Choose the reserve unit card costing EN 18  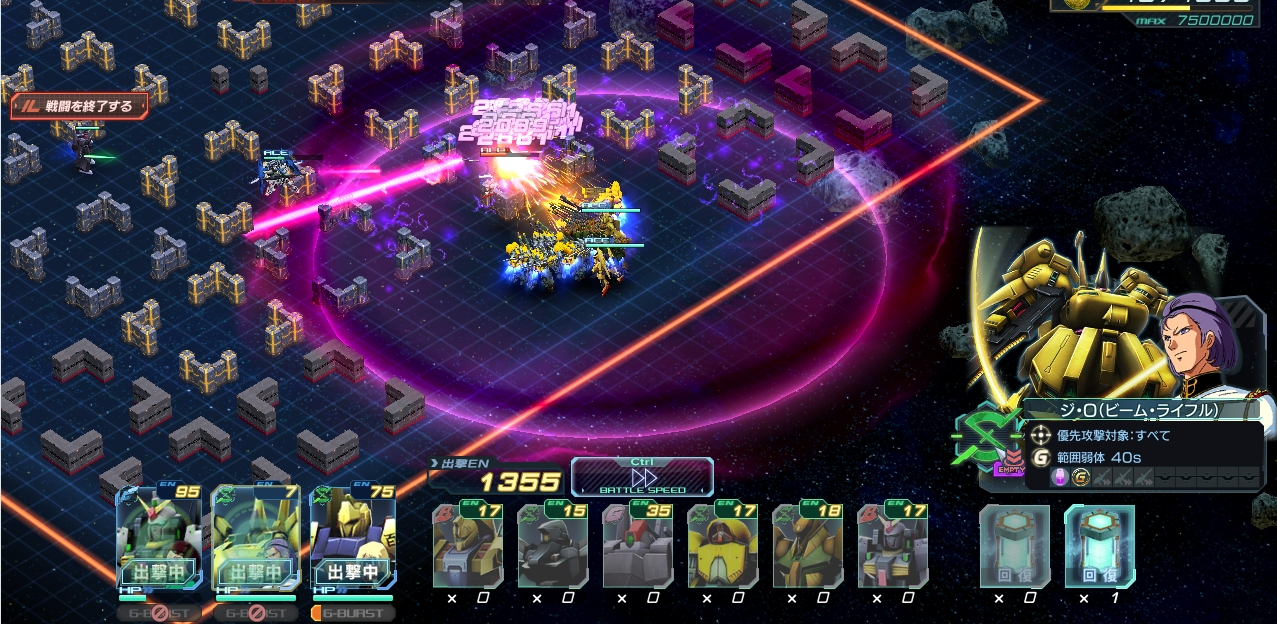807,546
